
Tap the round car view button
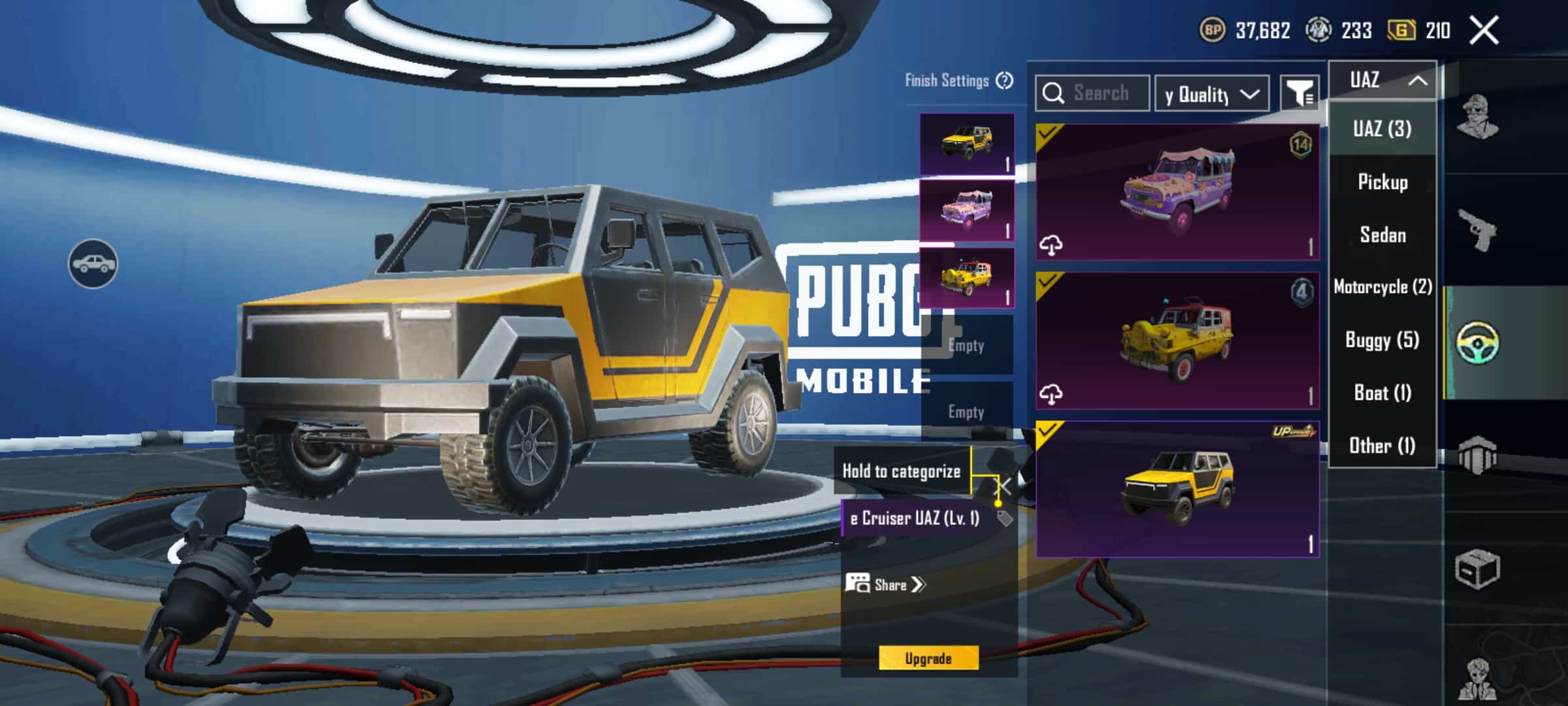click(93, 263)
